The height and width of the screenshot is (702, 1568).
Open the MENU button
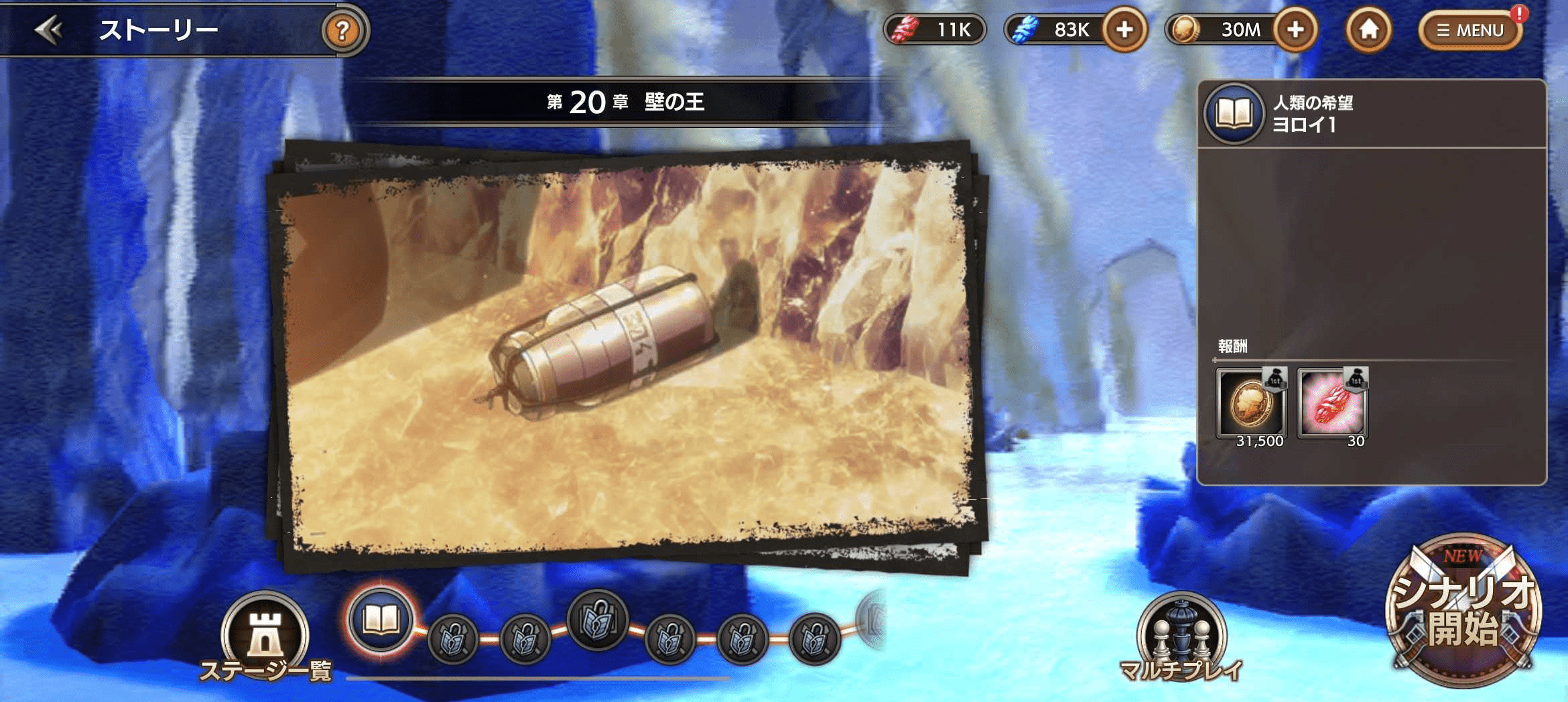(1470, 30)
